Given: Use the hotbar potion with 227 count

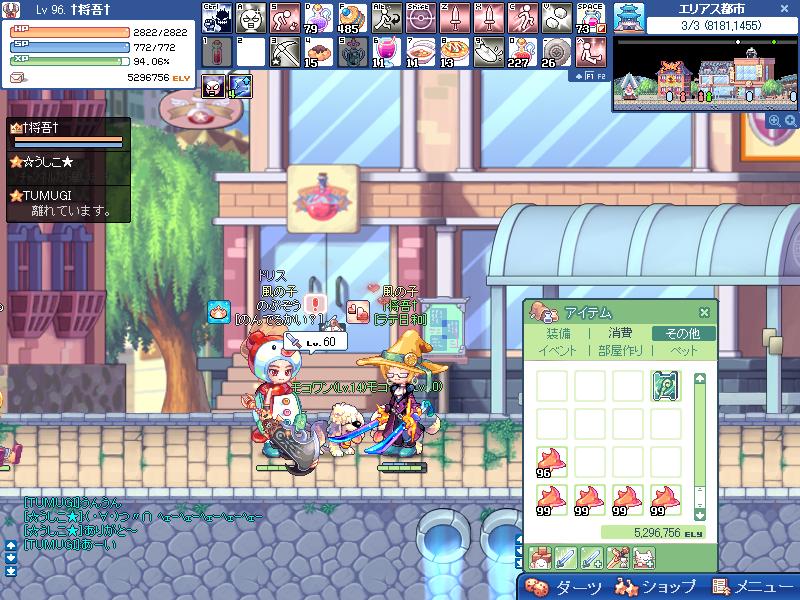Looking at the screenshot, I should [x=518, y=53].
